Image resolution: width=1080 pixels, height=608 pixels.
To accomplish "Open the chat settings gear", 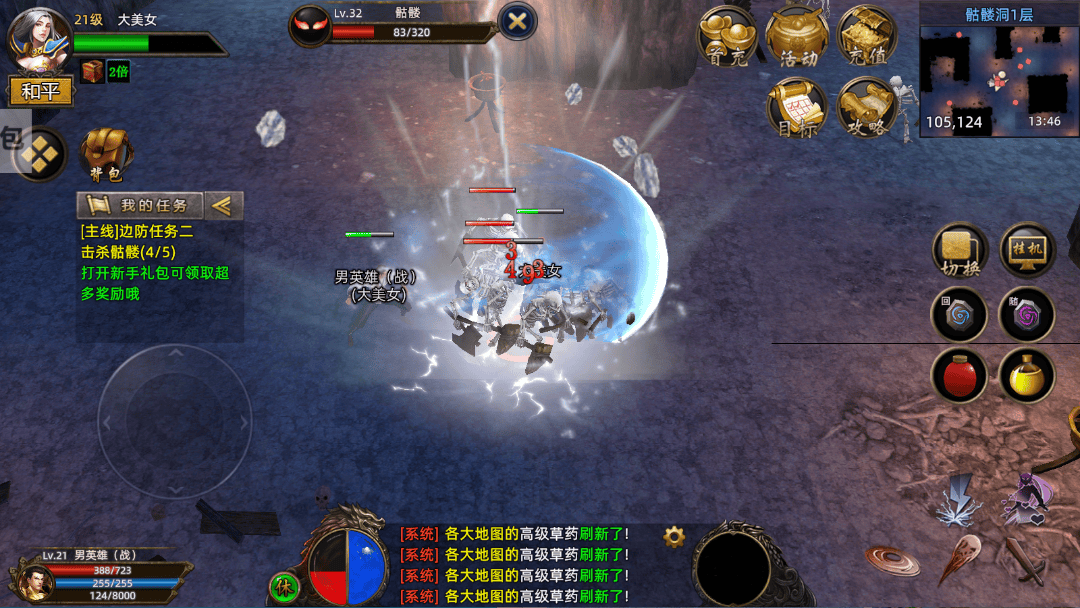I will point(675,537).
